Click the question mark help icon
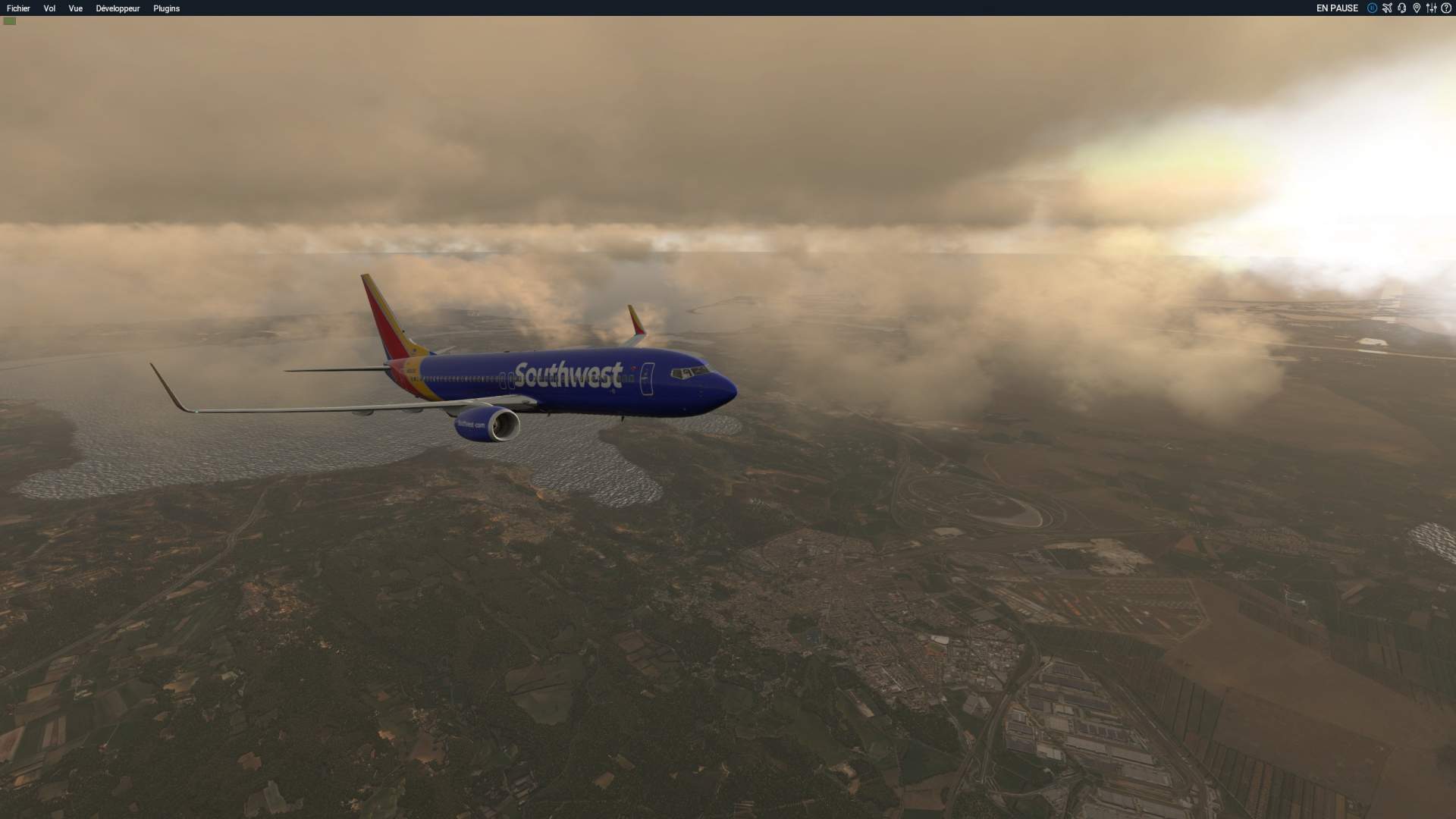 (x=1446, y=8)
